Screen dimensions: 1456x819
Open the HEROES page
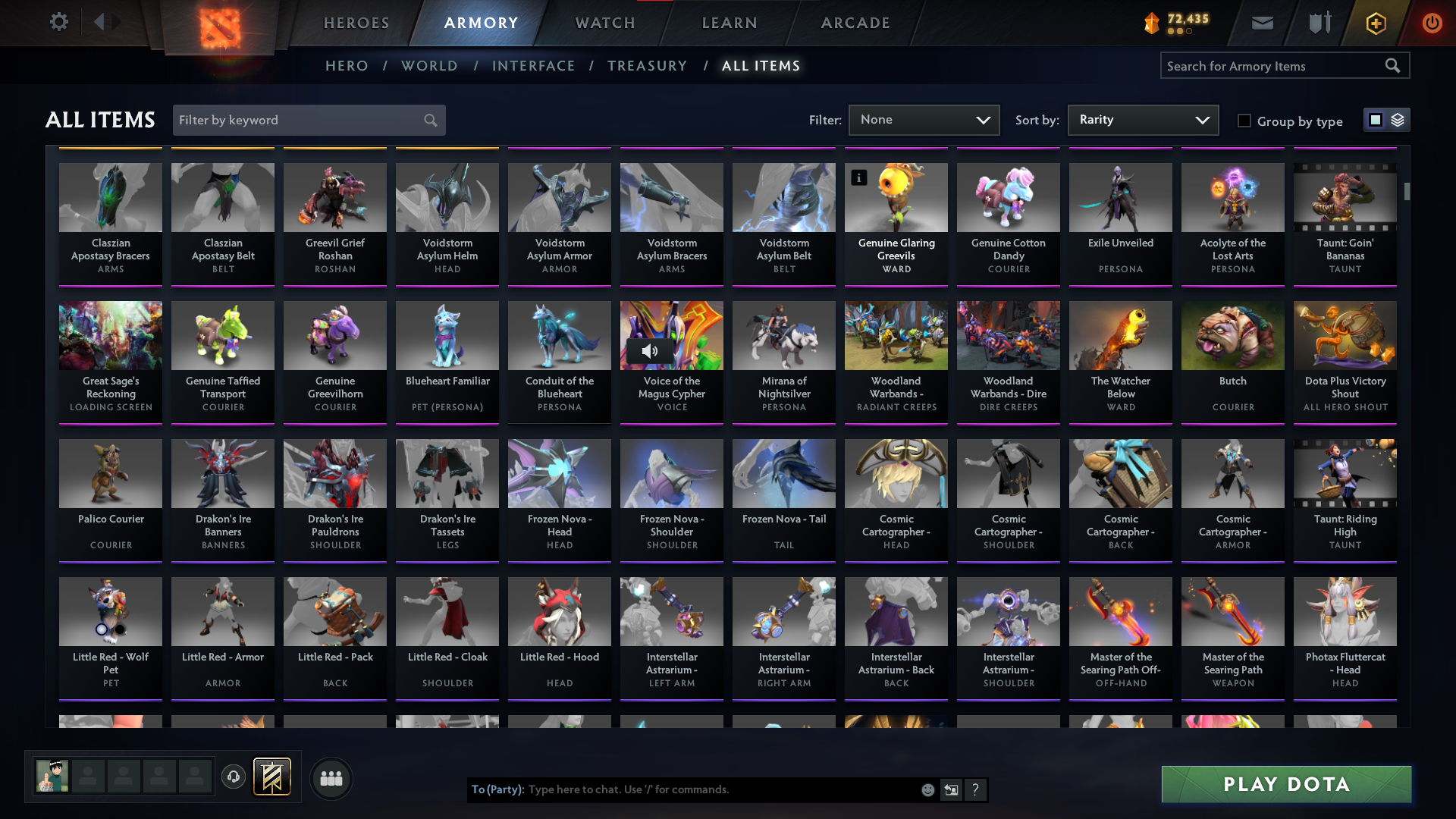(356, 23)
